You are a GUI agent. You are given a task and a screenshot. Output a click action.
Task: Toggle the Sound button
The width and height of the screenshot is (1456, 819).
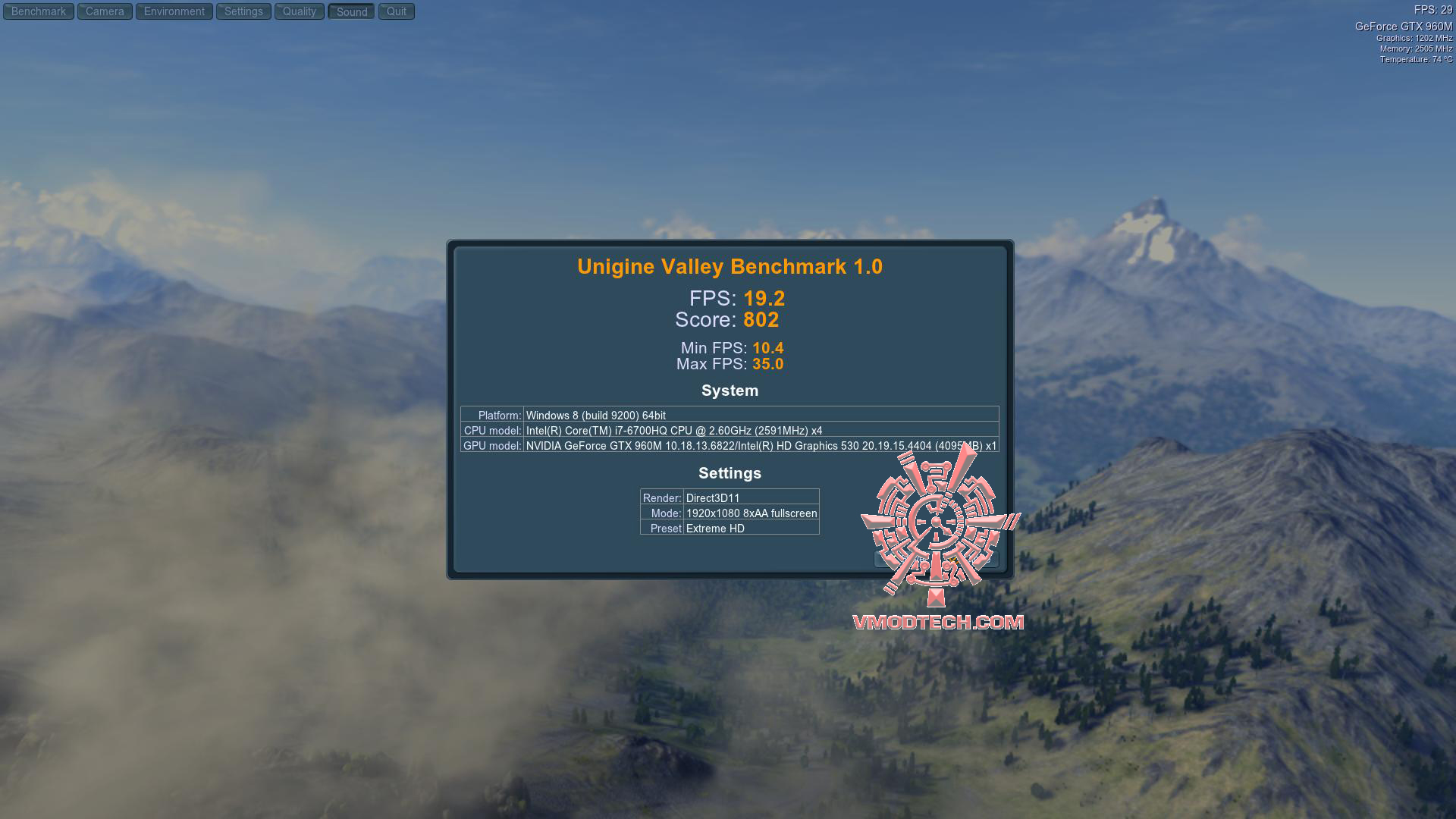click(x=352, y=11)
